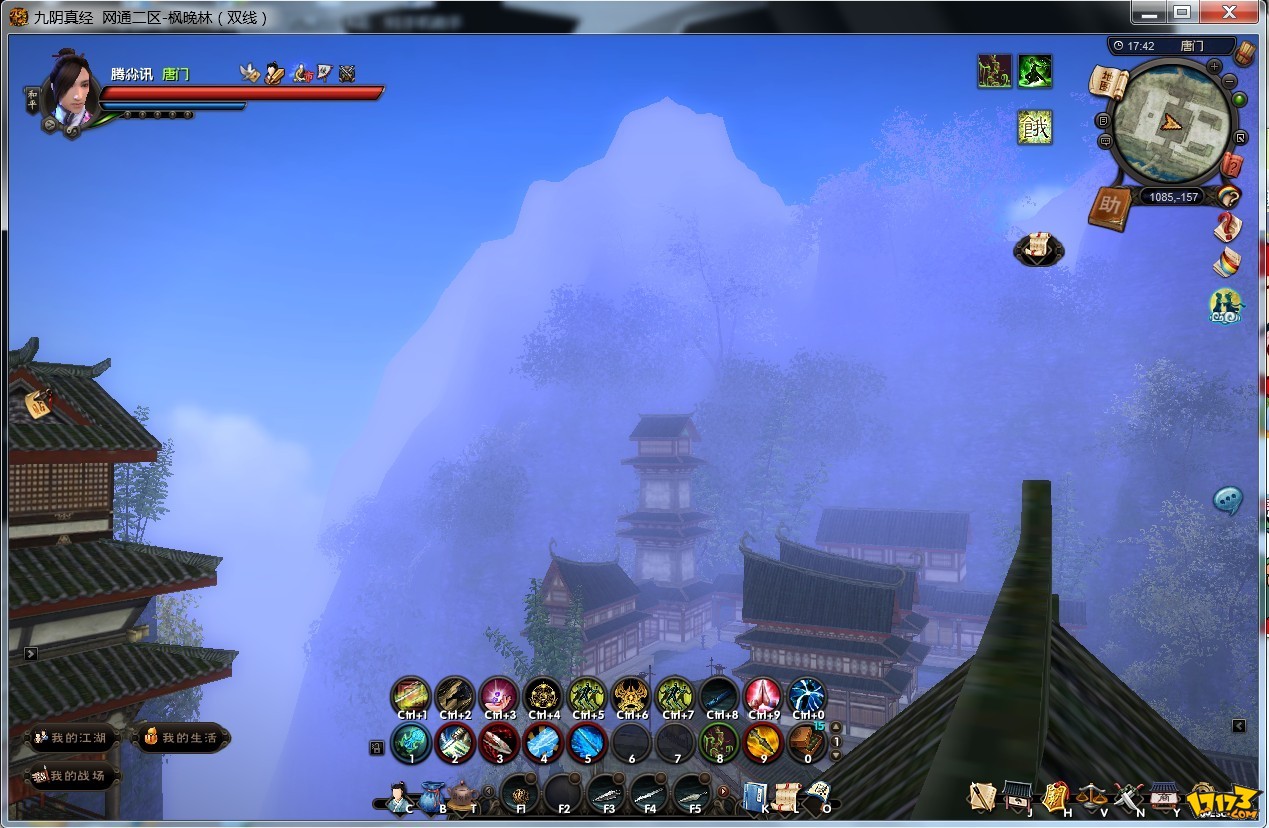Open the chat speech bubble icon
Screen dimensions: 1269x828
[1228, 500]
